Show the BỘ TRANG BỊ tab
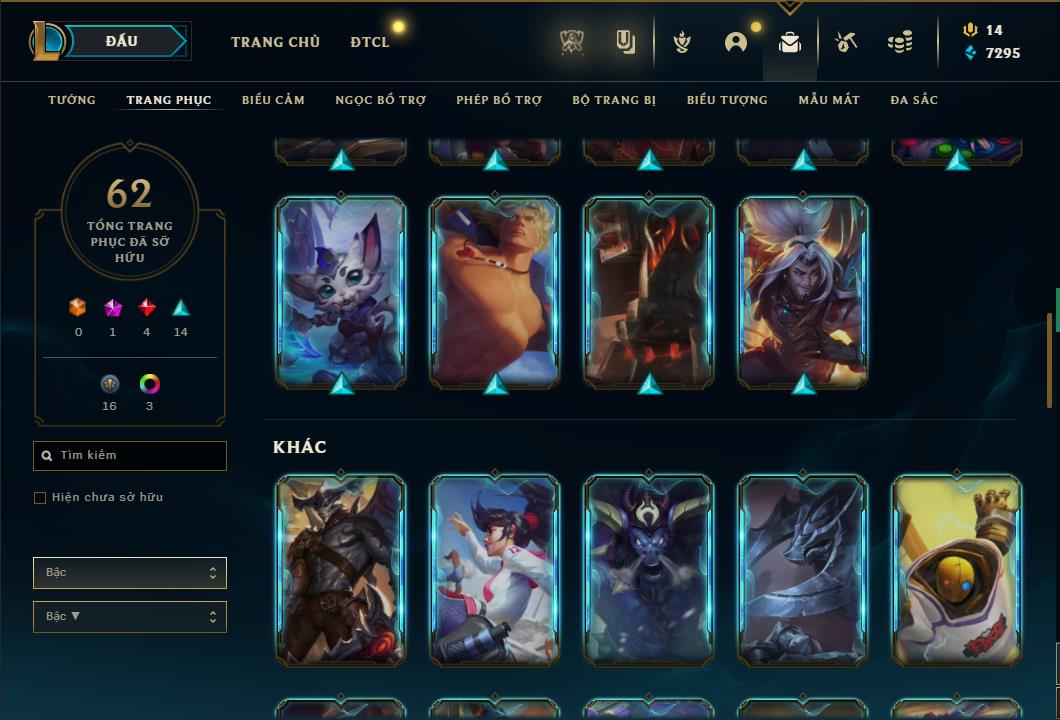Viewport: 1060px width, 720px height. 614,100
